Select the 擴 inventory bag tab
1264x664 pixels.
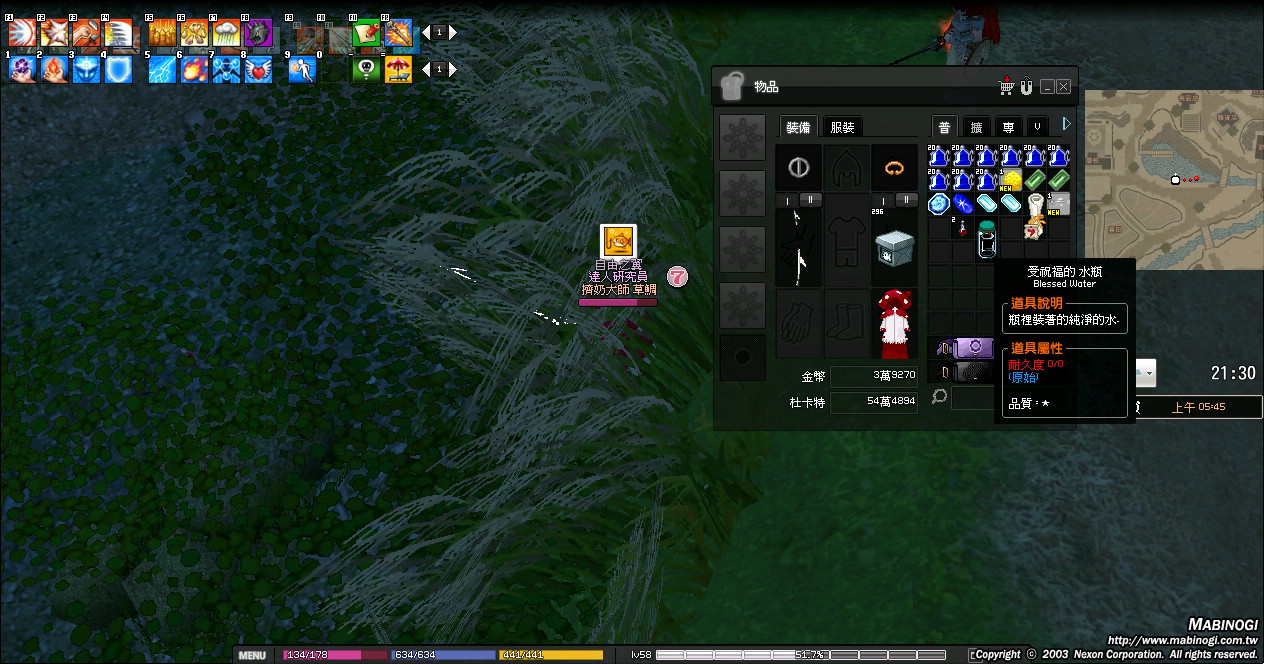click(x=976, y=127)
